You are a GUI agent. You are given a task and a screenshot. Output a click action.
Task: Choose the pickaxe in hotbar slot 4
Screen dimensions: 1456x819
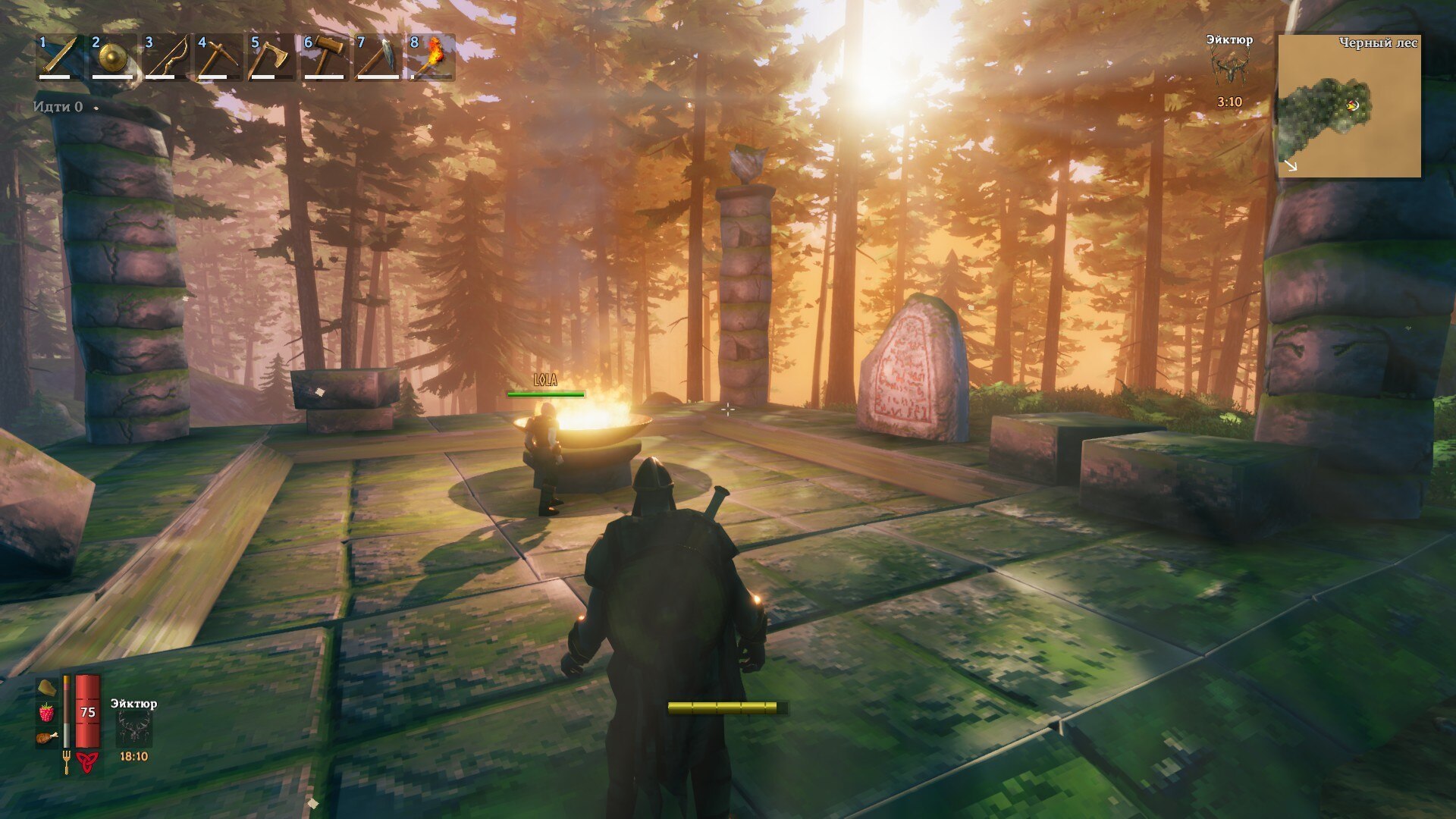(220, 57)
